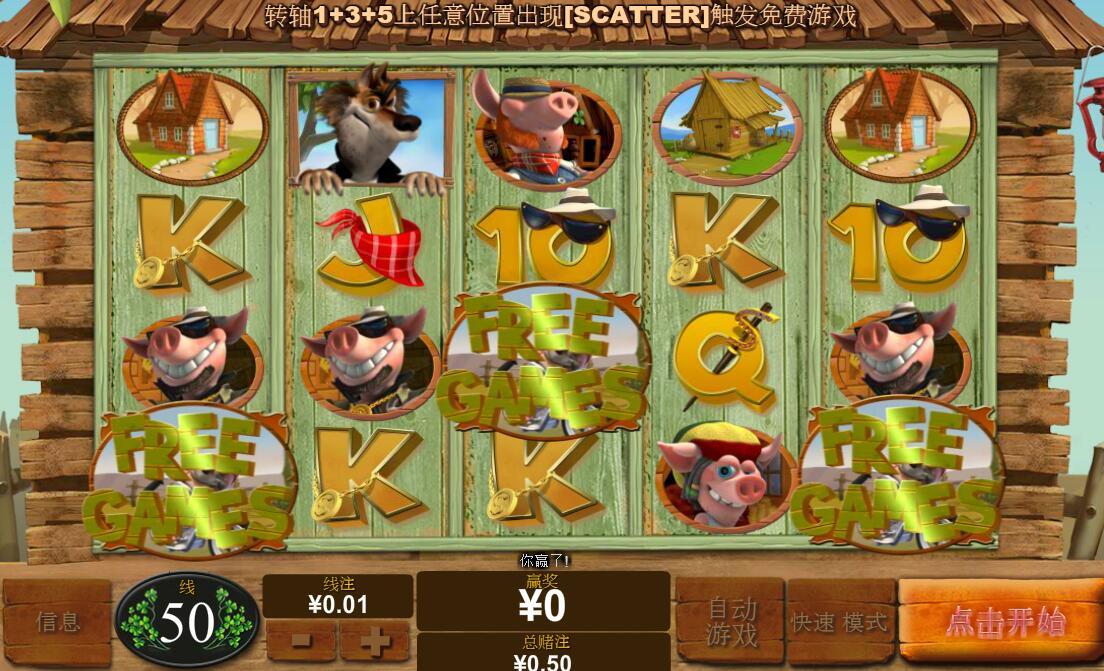Toggle 快速模式 turbo mode
Viewport: 1104px width, 671px height.
point(840,622)
